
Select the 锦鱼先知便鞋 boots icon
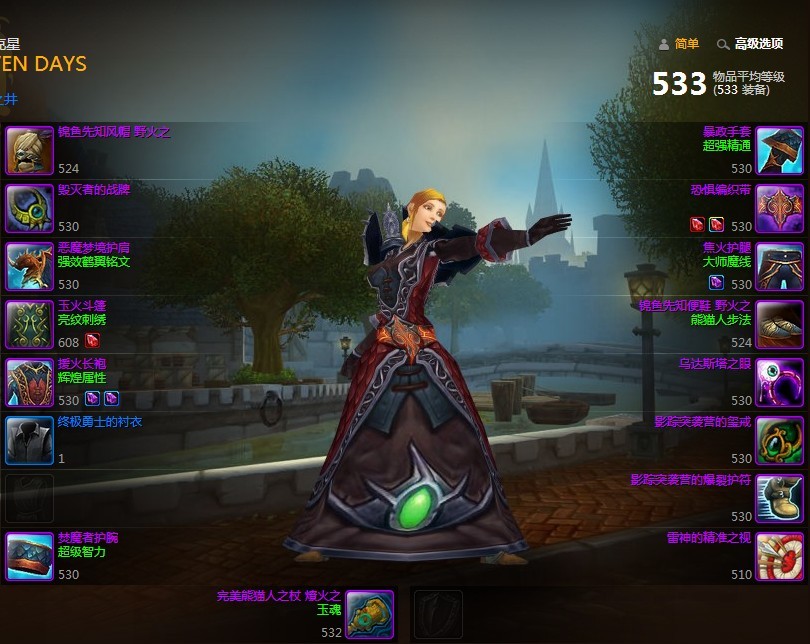pos(779,324)
